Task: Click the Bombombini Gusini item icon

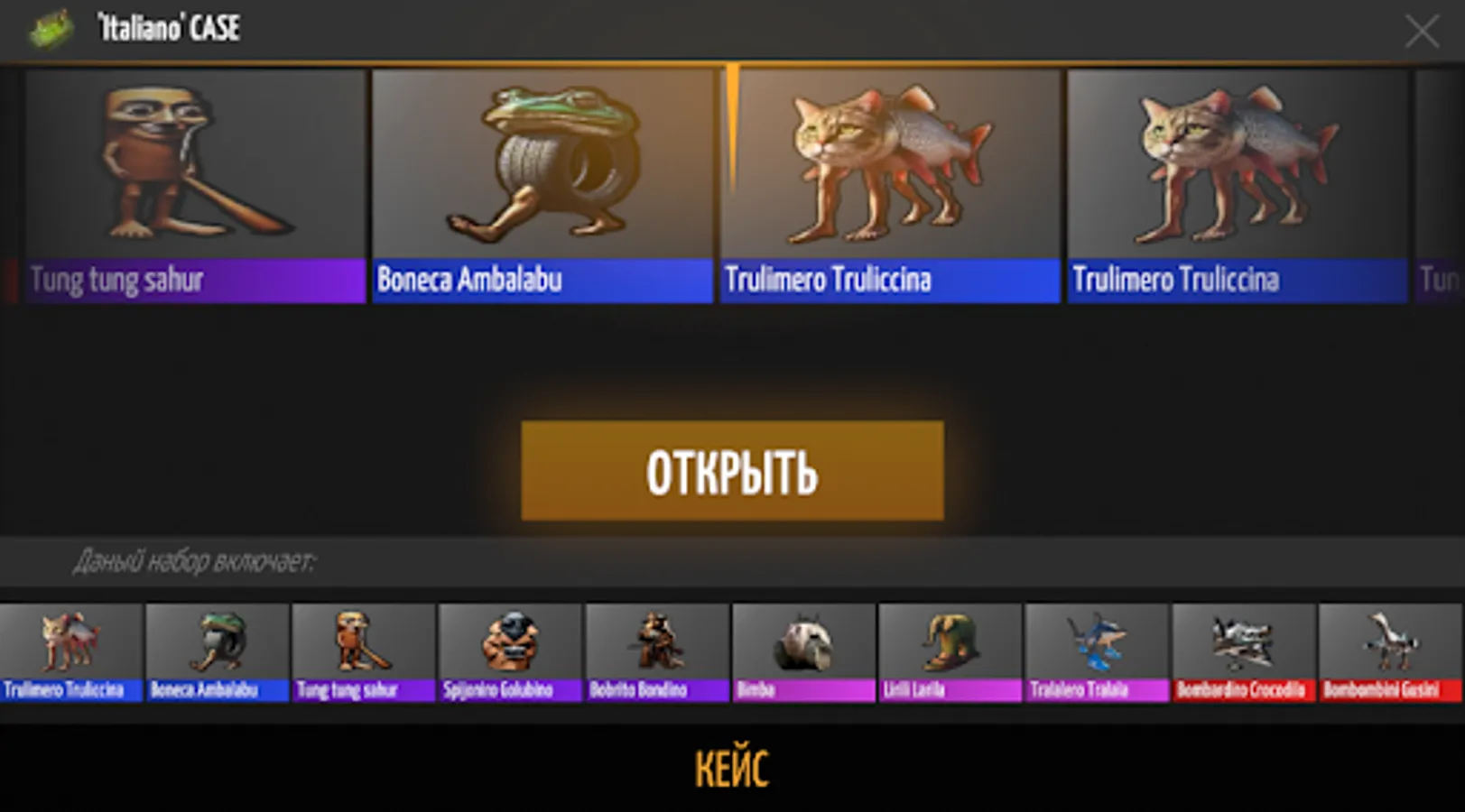Action: [1388, 651]
